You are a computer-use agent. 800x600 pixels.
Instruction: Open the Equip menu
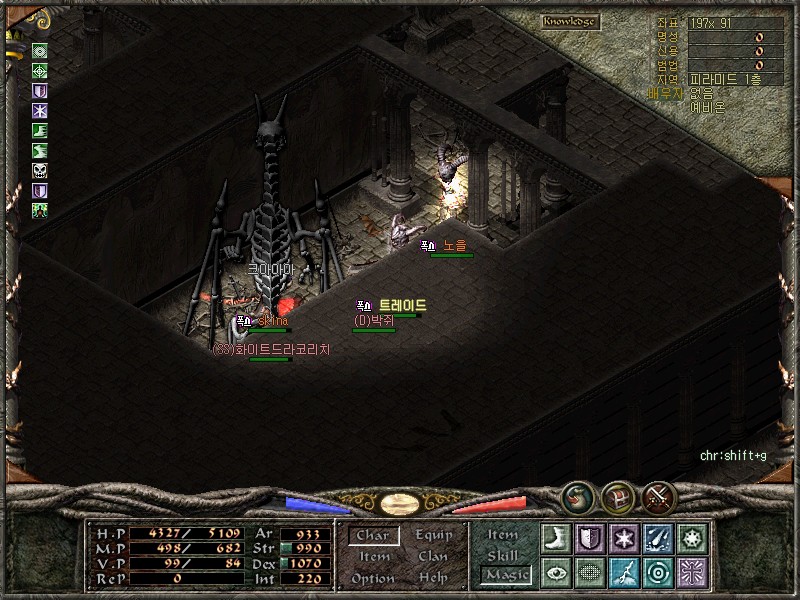point(433,535)
